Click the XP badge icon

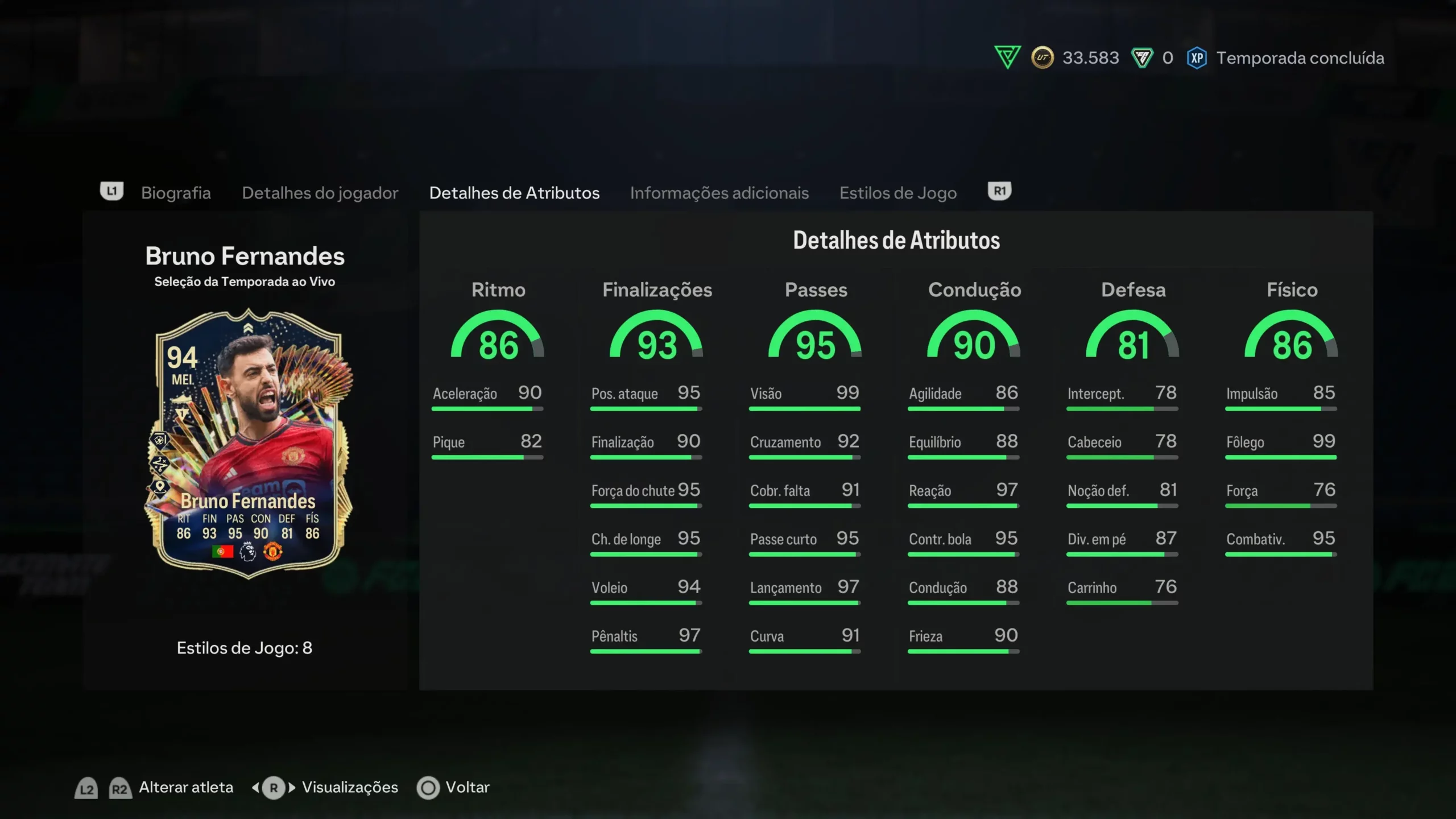point(1197,57)
